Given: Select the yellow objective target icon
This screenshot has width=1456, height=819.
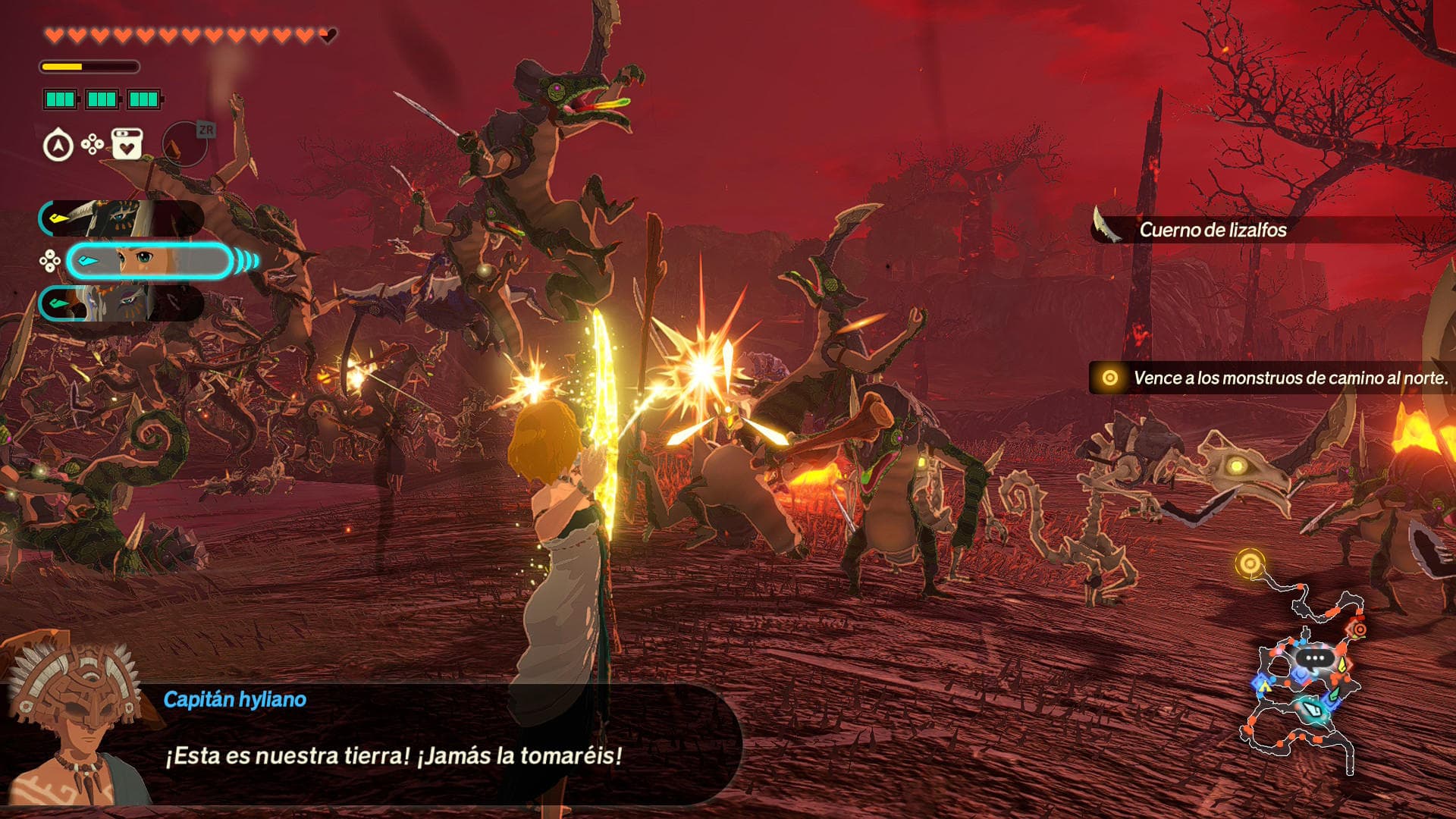Looking at the screenshot, I should pyautogui.click(x=1112, y=375).
